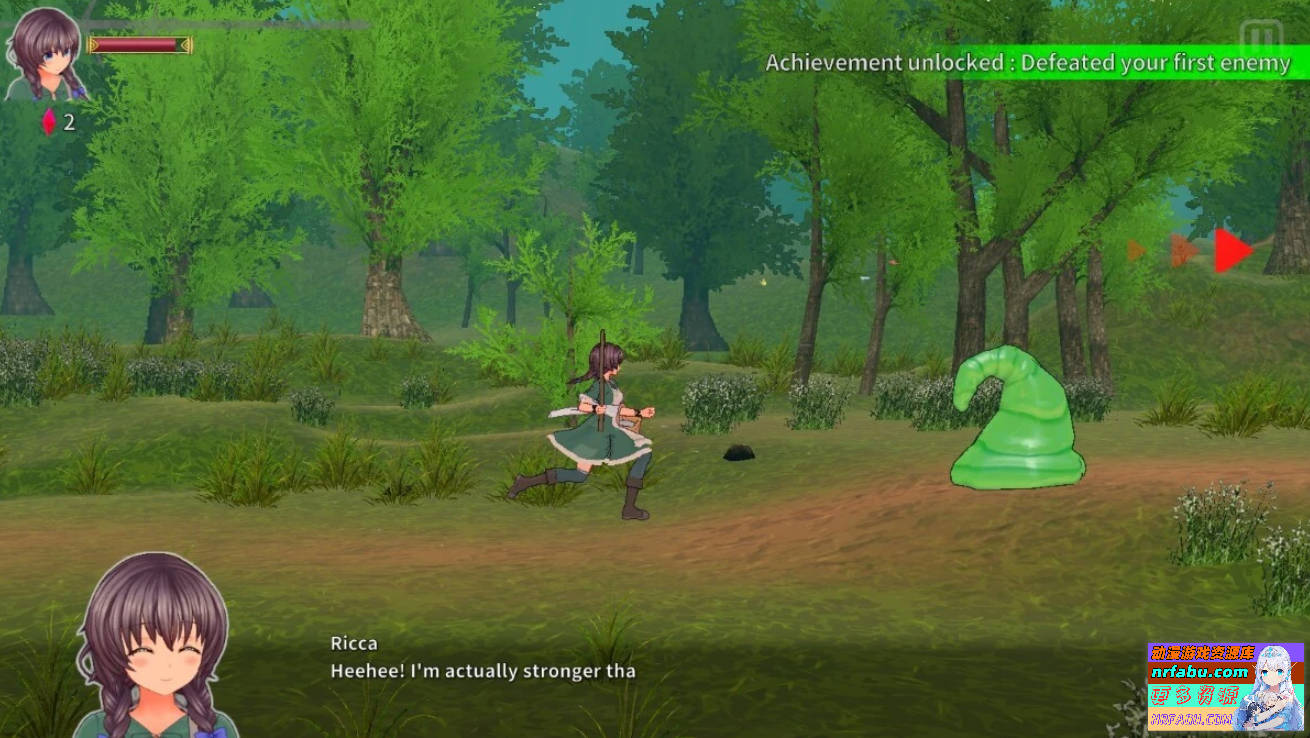Click the small black rock on the path
This screenshot has width=1310, height=738.
click(737, 455)
